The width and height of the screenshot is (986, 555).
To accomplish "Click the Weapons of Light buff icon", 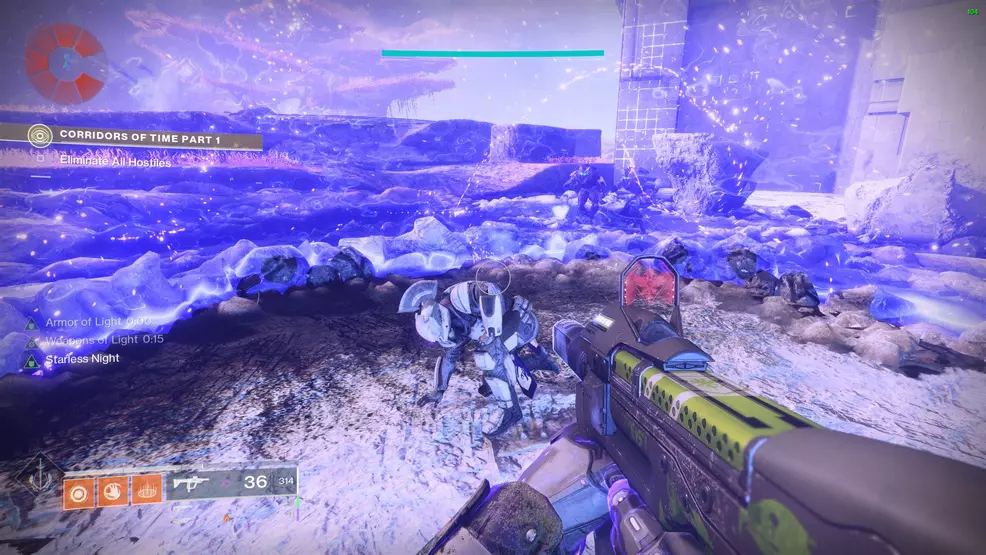I will (x=30, y=341).
